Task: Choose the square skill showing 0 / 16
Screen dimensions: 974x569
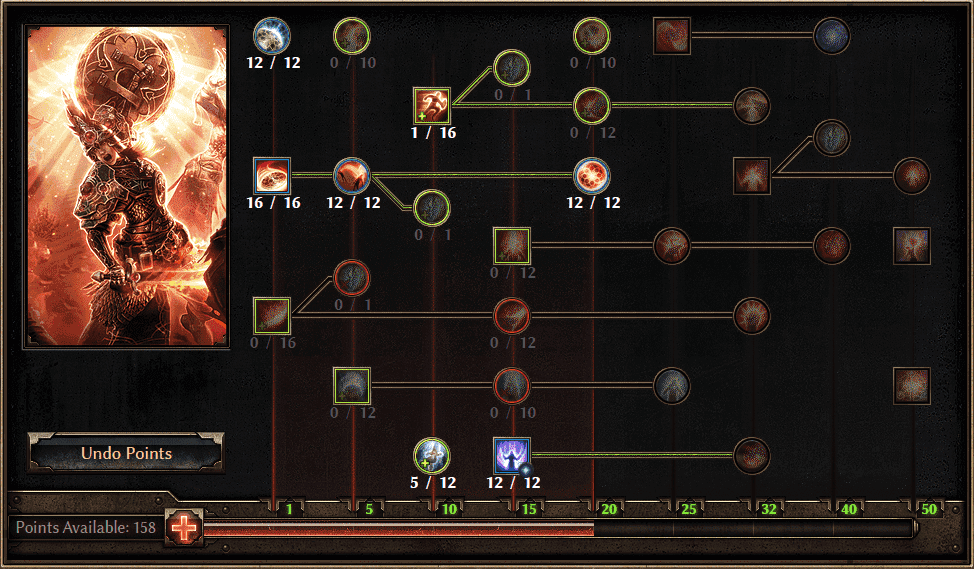Action: [272, 316]
